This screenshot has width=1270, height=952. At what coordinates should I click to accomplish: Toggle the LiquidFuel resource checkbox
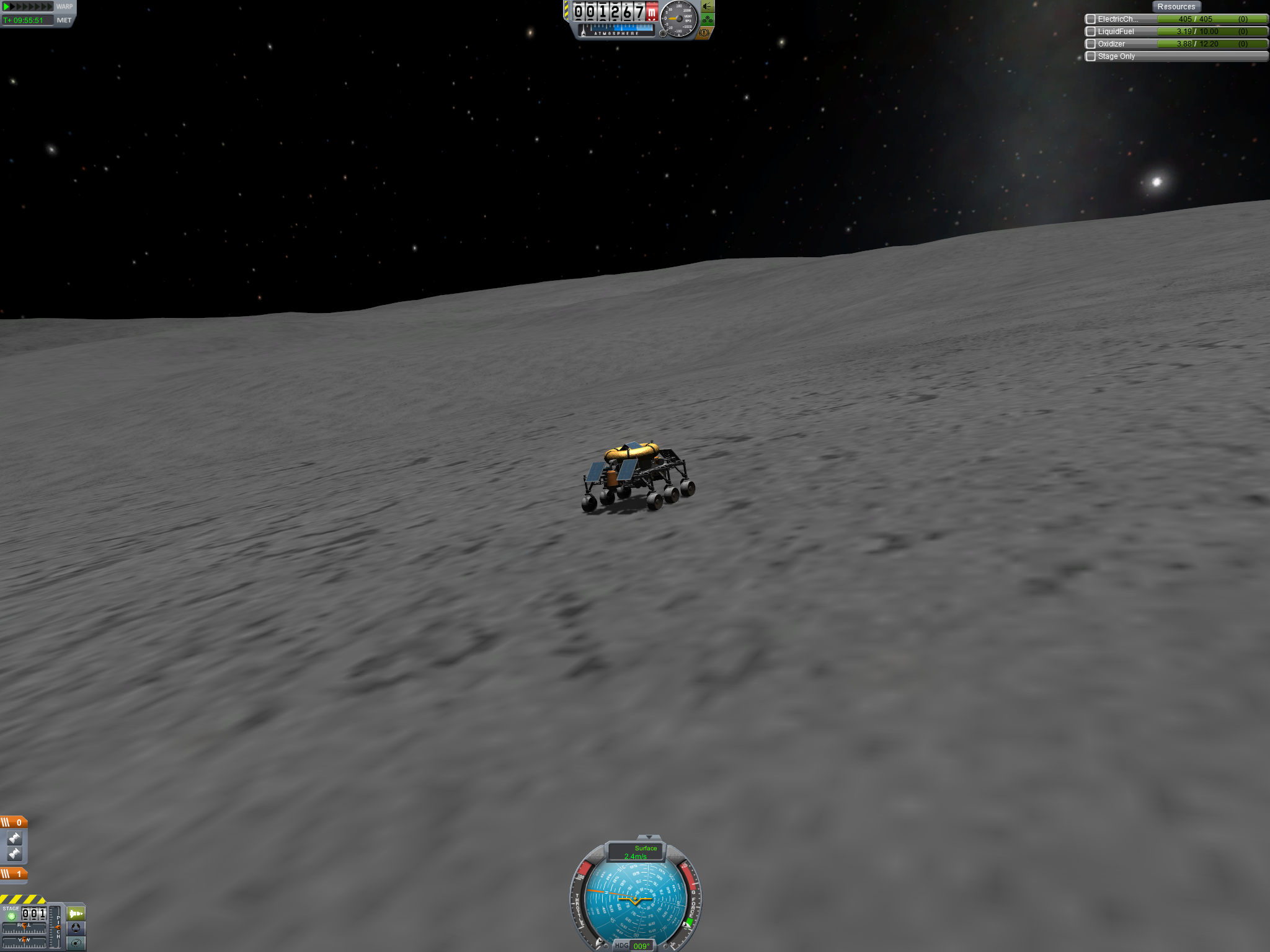coord(1091,32)
